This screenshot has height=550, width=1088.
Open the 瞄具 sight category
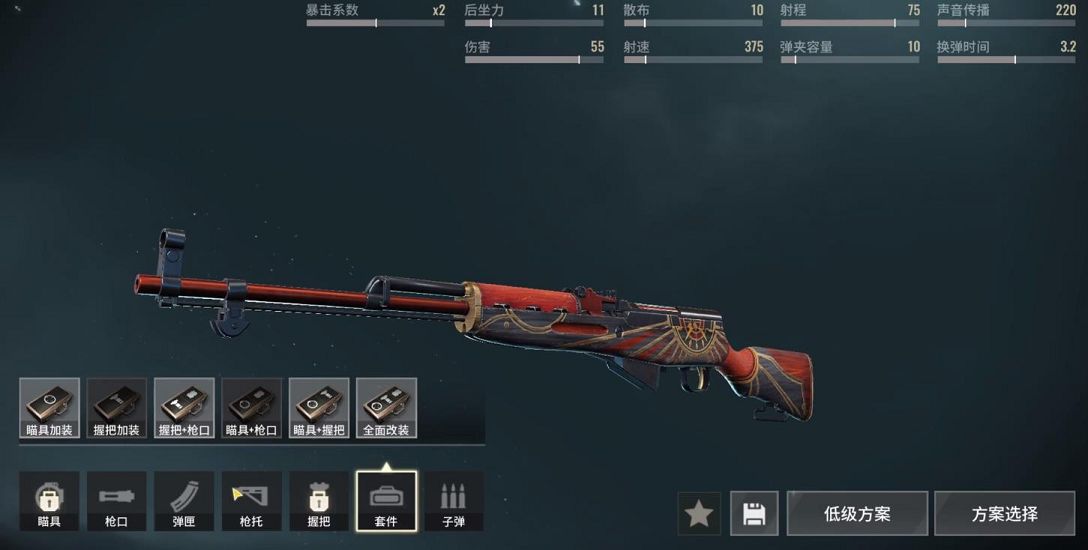(49, 501)
